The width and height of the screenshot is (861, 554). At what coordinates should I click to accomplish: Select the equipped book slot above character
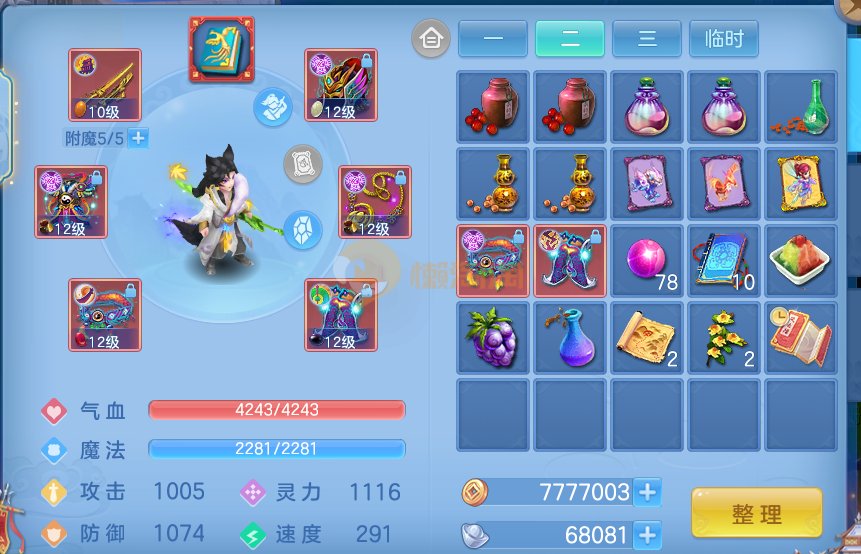click(222, 49)
